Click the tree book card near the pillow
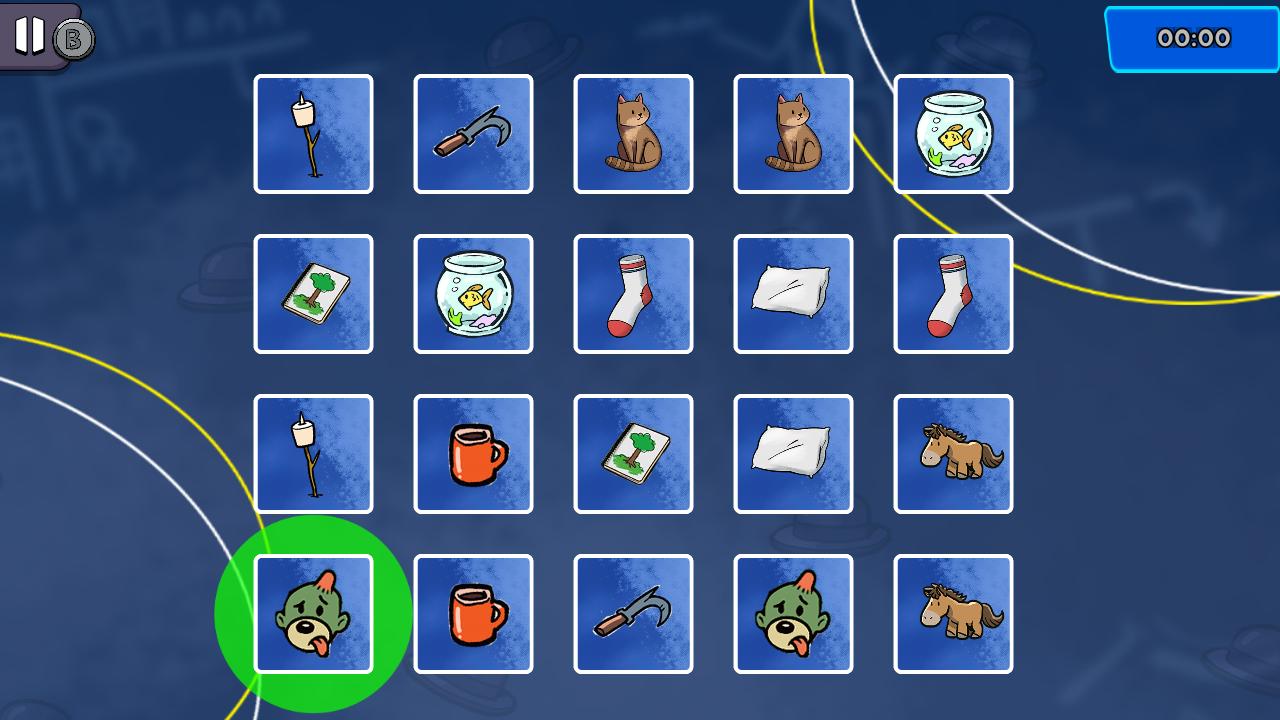The image size is (1280, 720). (633, 454)
